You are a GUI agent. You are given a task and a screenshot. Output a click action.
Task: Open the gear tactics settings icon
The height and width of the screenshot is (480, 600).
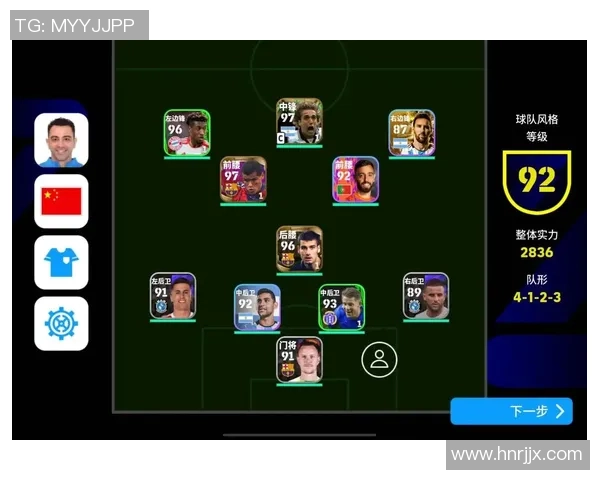point(61,324)
